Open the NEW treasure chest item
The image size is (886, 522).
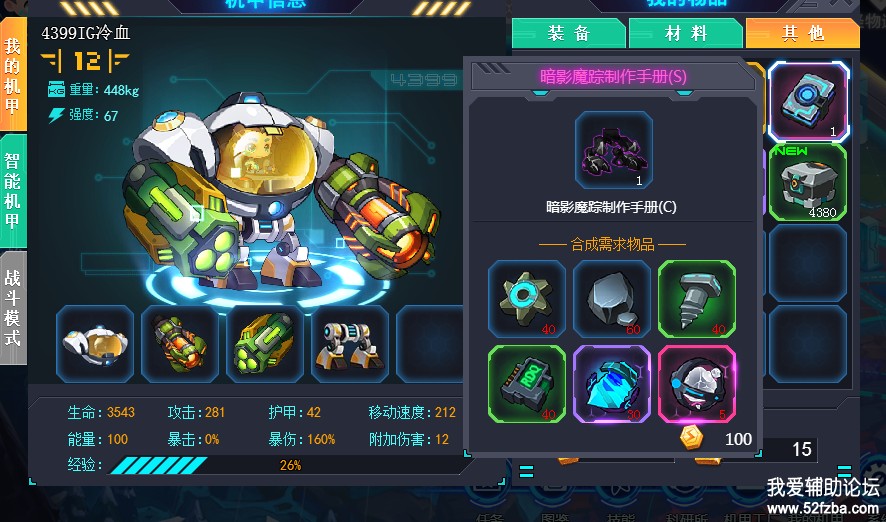click(808, 182)
